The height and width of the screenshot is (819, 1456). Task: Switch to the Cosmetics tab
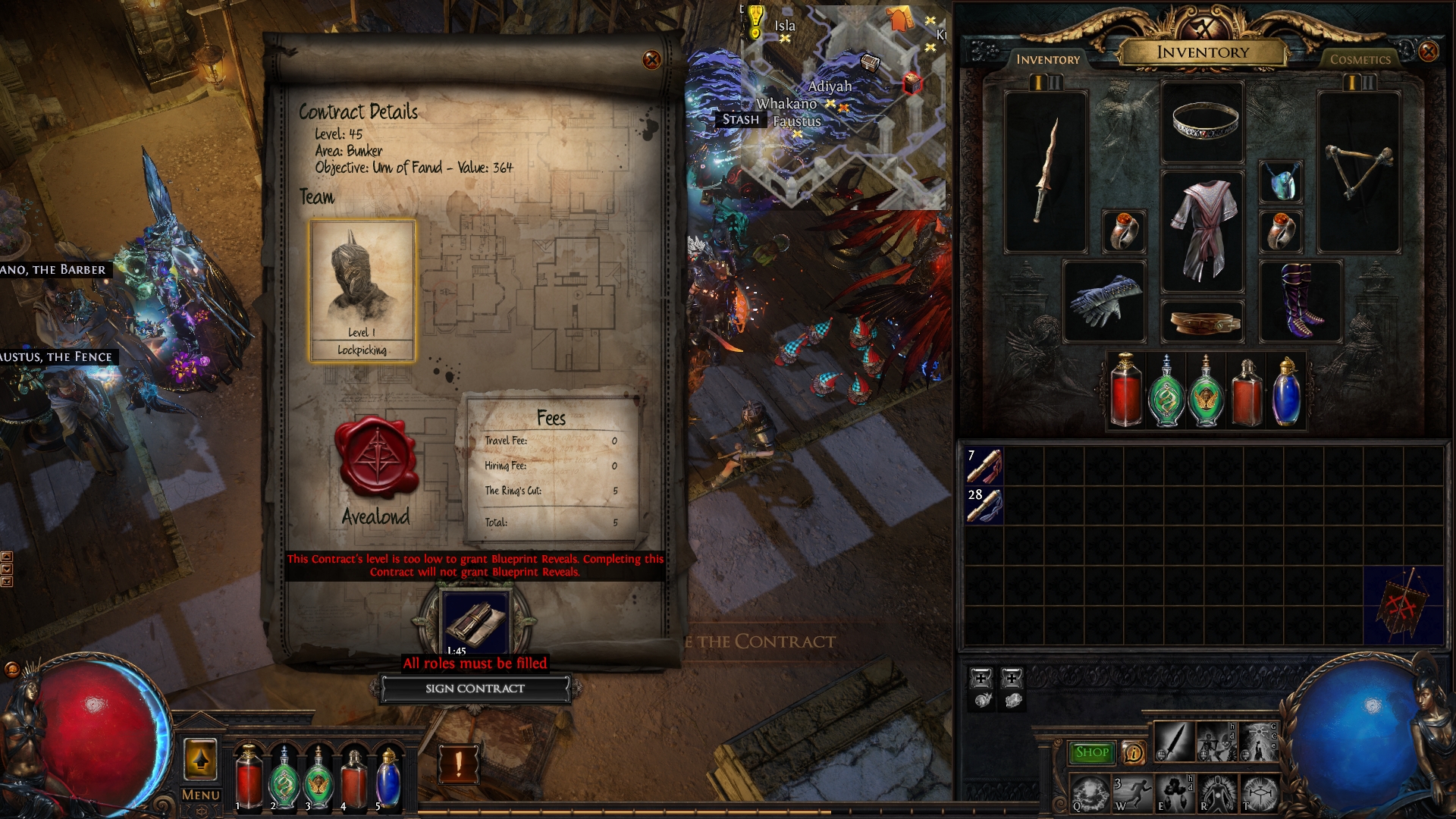[1360, 59]
